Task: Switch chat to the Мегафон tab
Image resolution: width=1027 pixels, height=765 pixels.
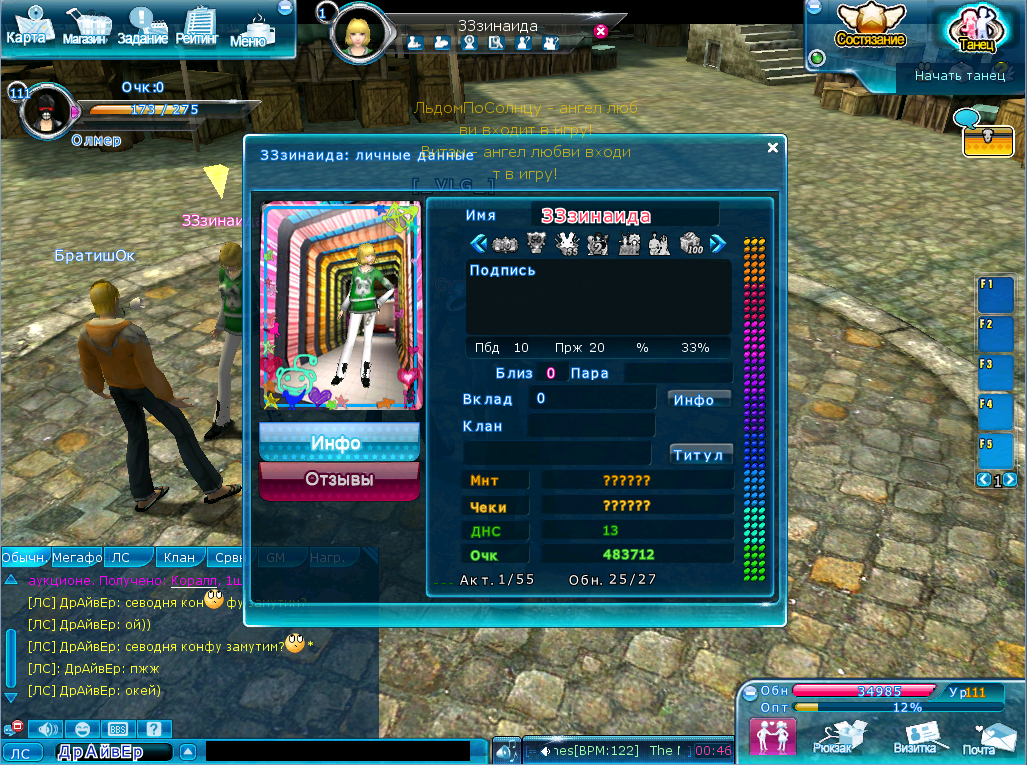Action: point(77,558)
